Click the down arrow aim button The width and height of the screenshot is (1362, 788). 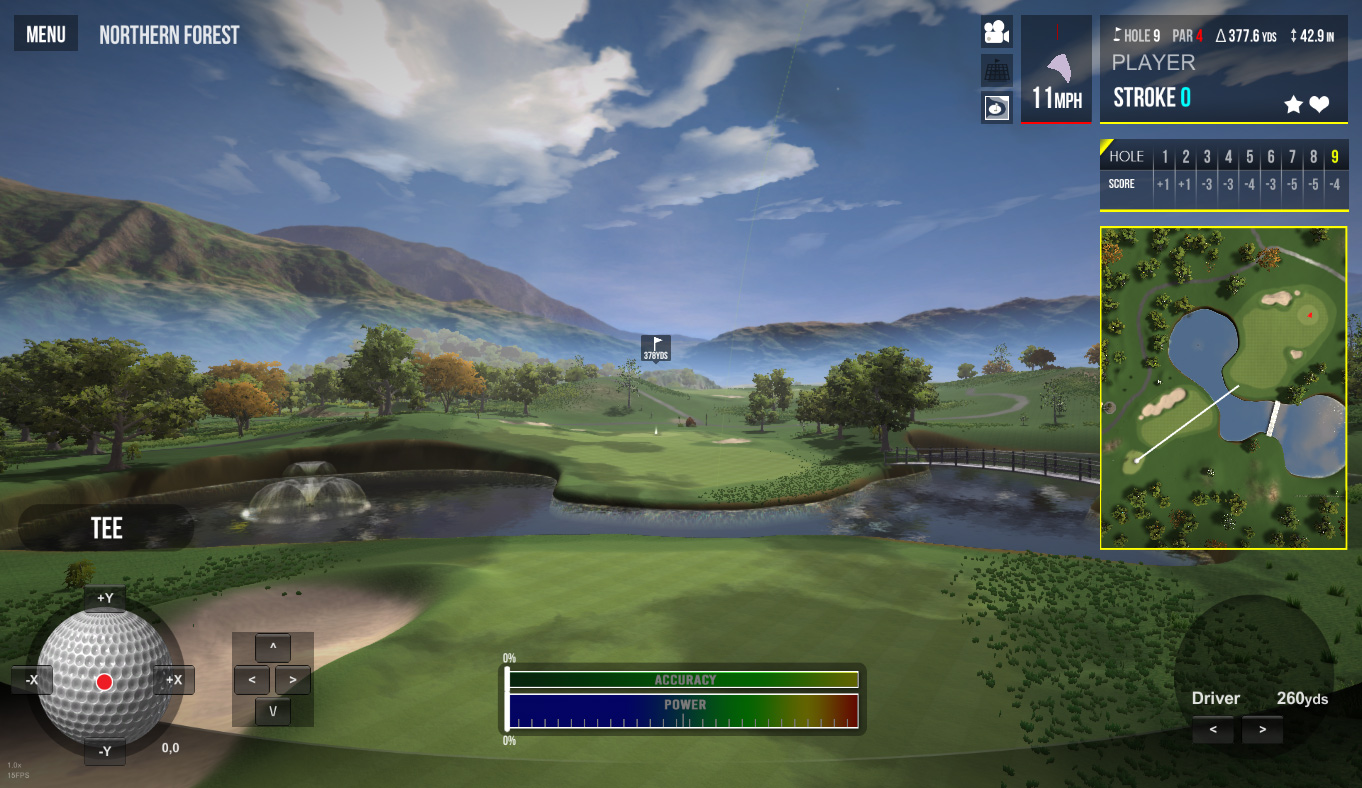273,712
